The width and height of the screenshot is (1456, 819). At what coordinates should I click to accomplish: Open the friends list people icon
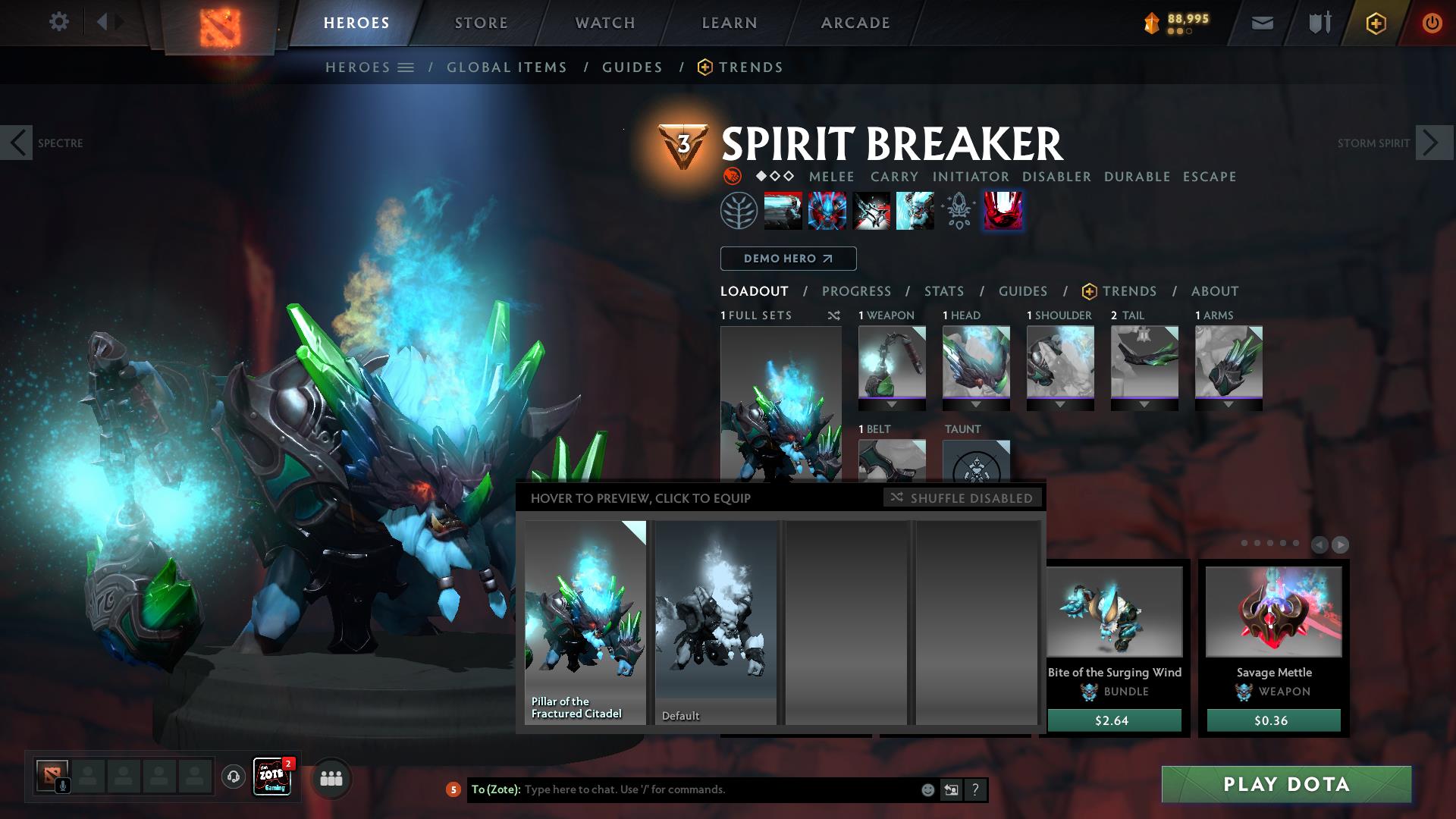tap(330, 778)
